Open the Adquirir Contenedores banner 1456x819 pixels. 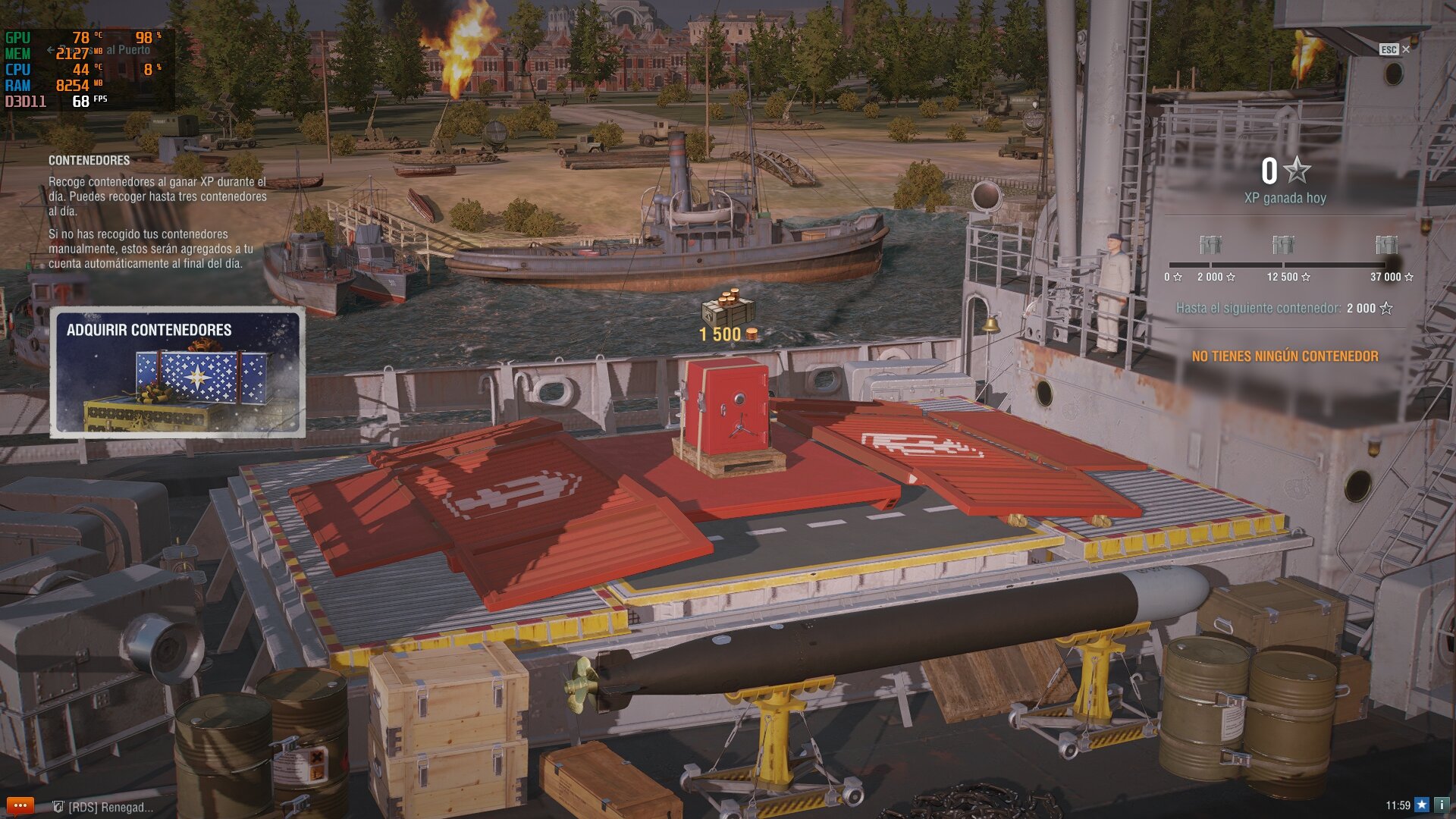click(177, 372)
